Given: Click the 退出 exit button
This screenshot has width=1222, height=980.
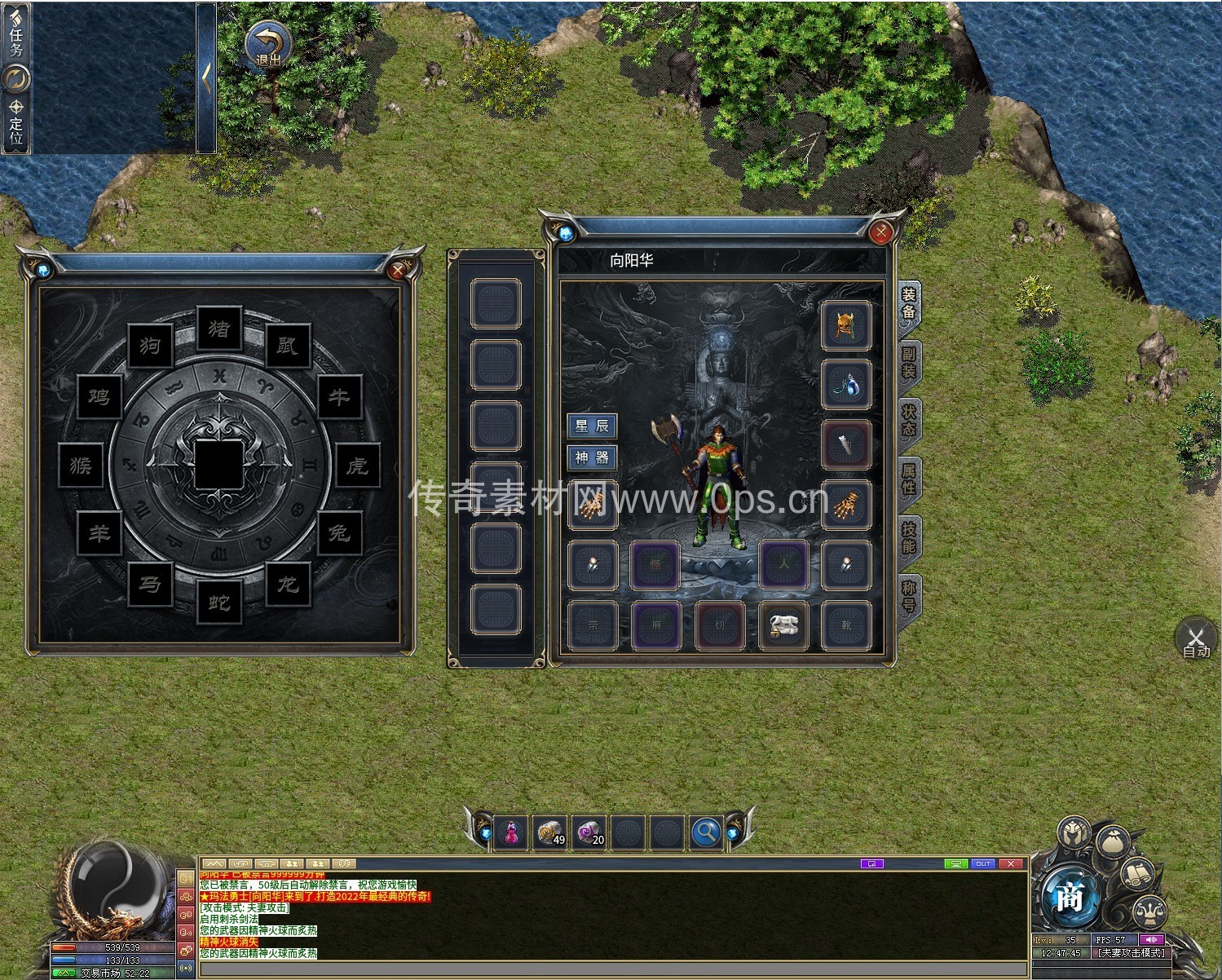Looking at the screenshot, I should pos(268,45).
